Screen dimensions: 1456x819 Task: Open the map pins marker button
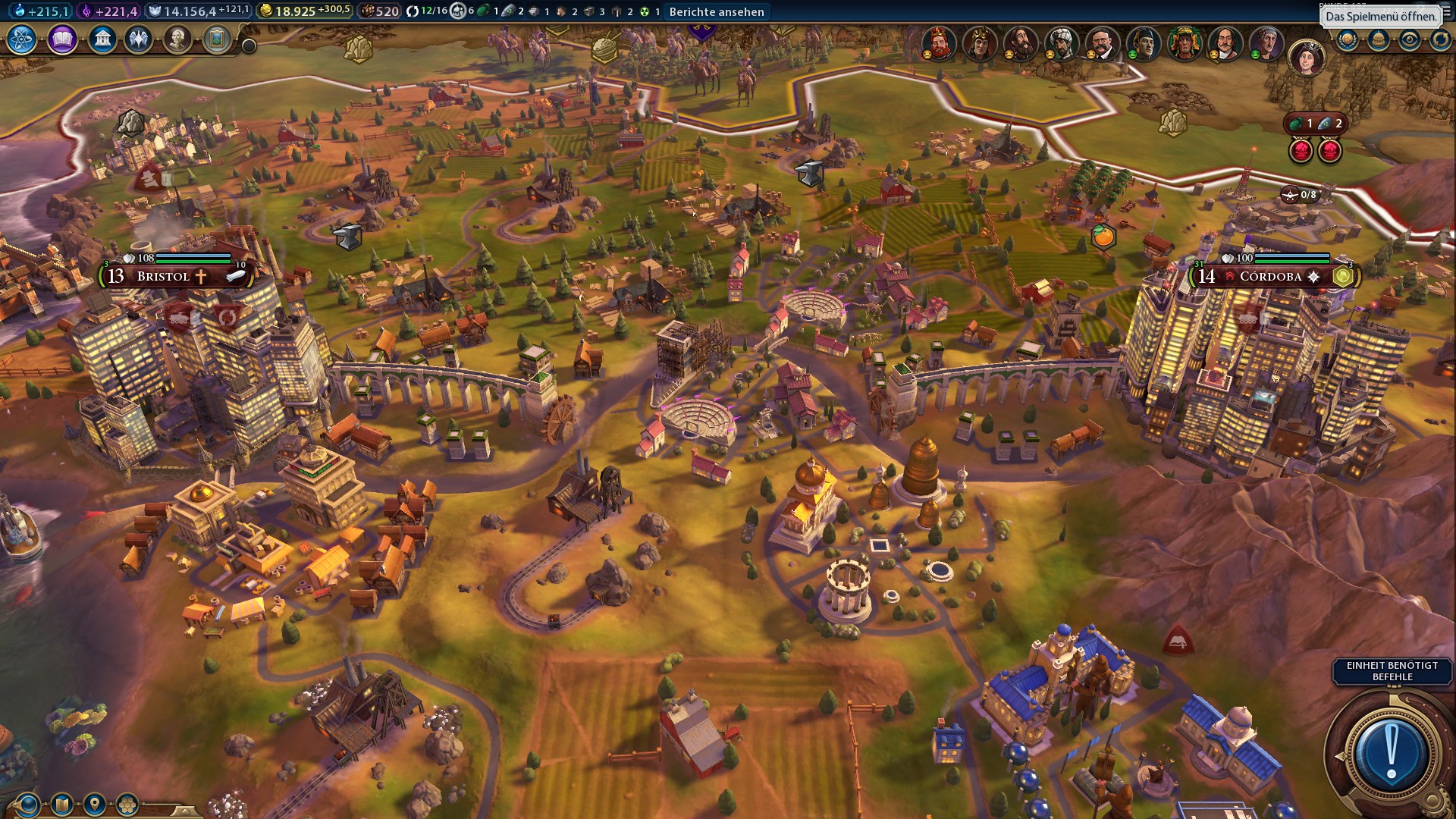pos(95,804)
